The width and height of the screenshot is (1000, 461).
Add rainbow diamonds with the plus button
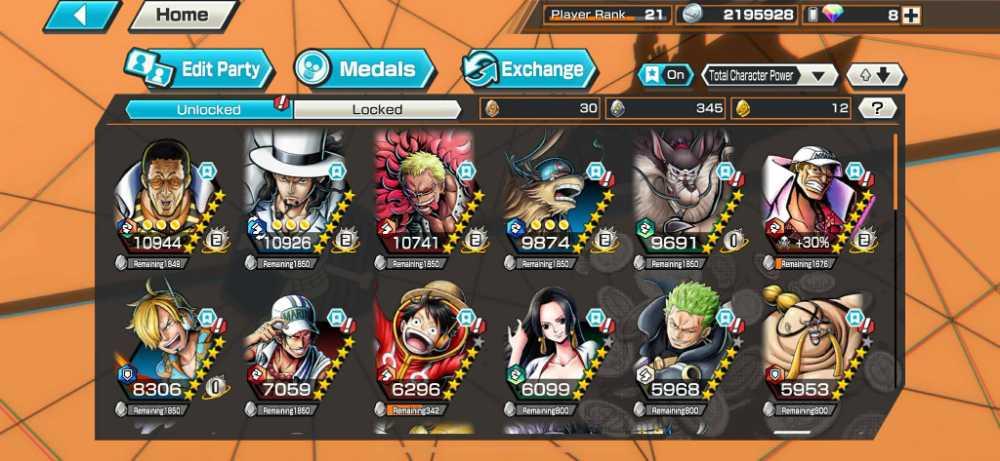911,15
